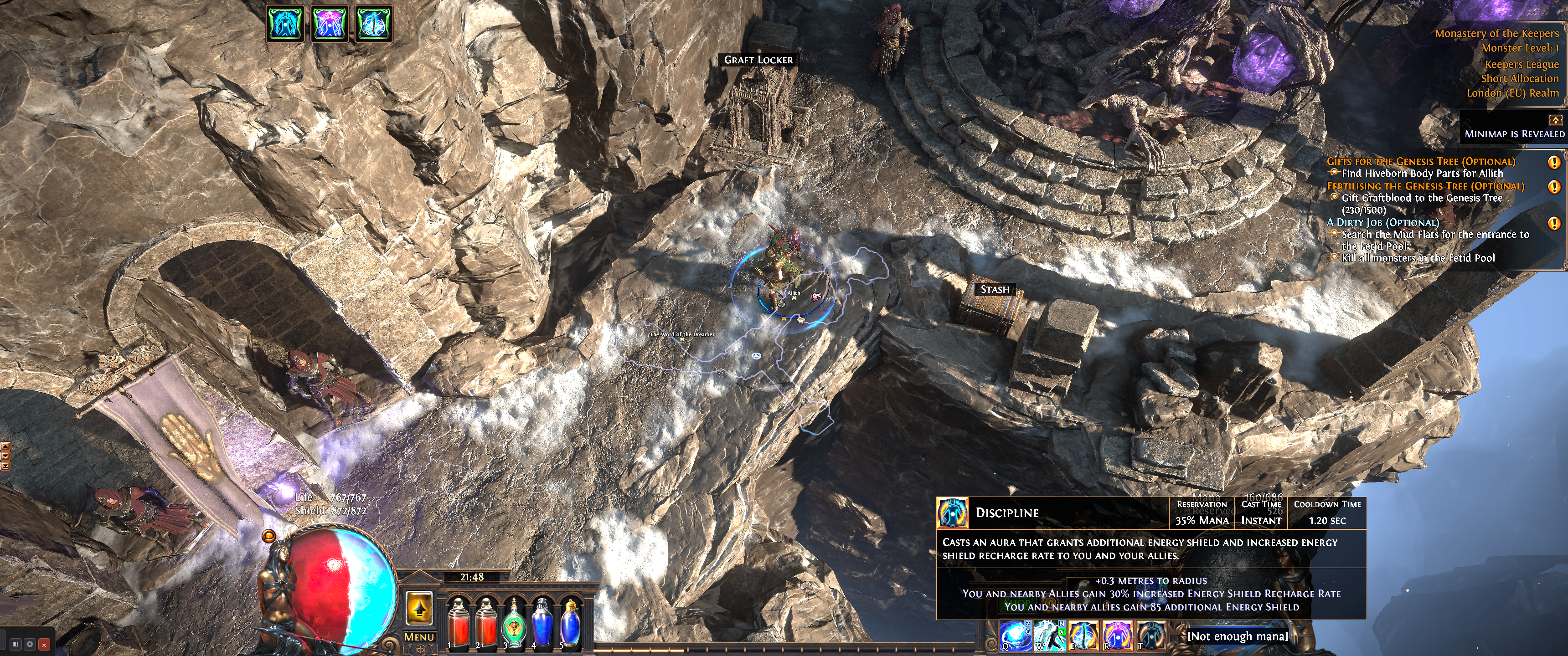1568x656 pixels.
Task: Open Gifts for the Genesis Tree quest marker
Action: pos(1554,163)
